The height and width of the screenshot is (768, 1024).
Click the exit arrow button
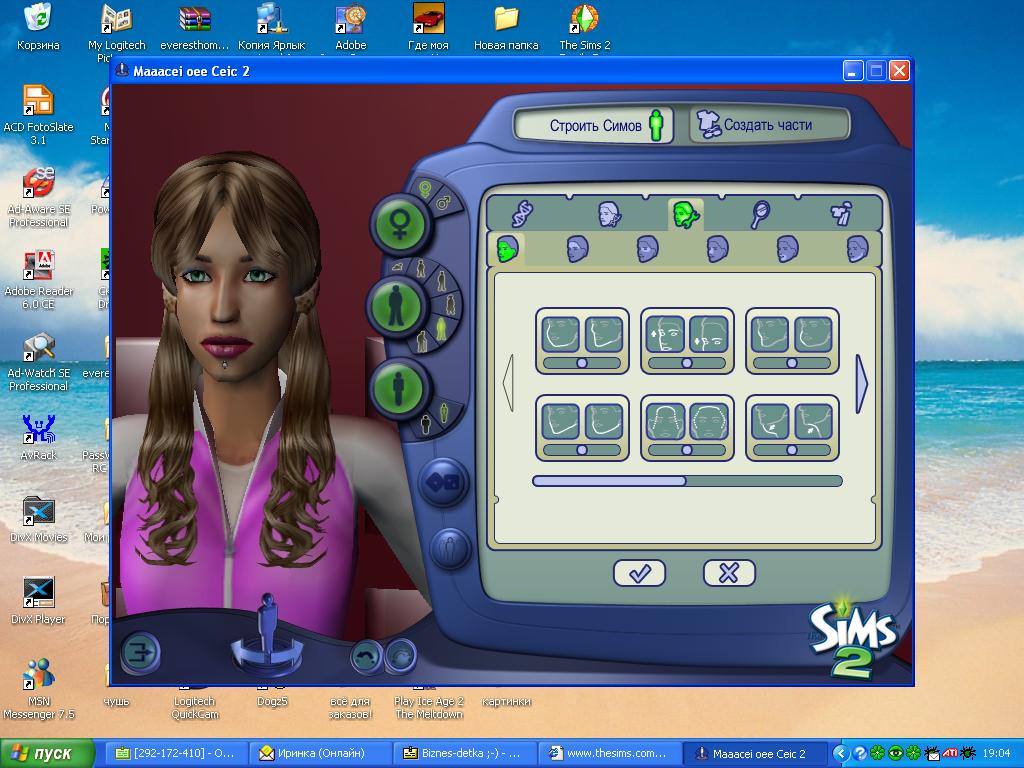[140, 653]
